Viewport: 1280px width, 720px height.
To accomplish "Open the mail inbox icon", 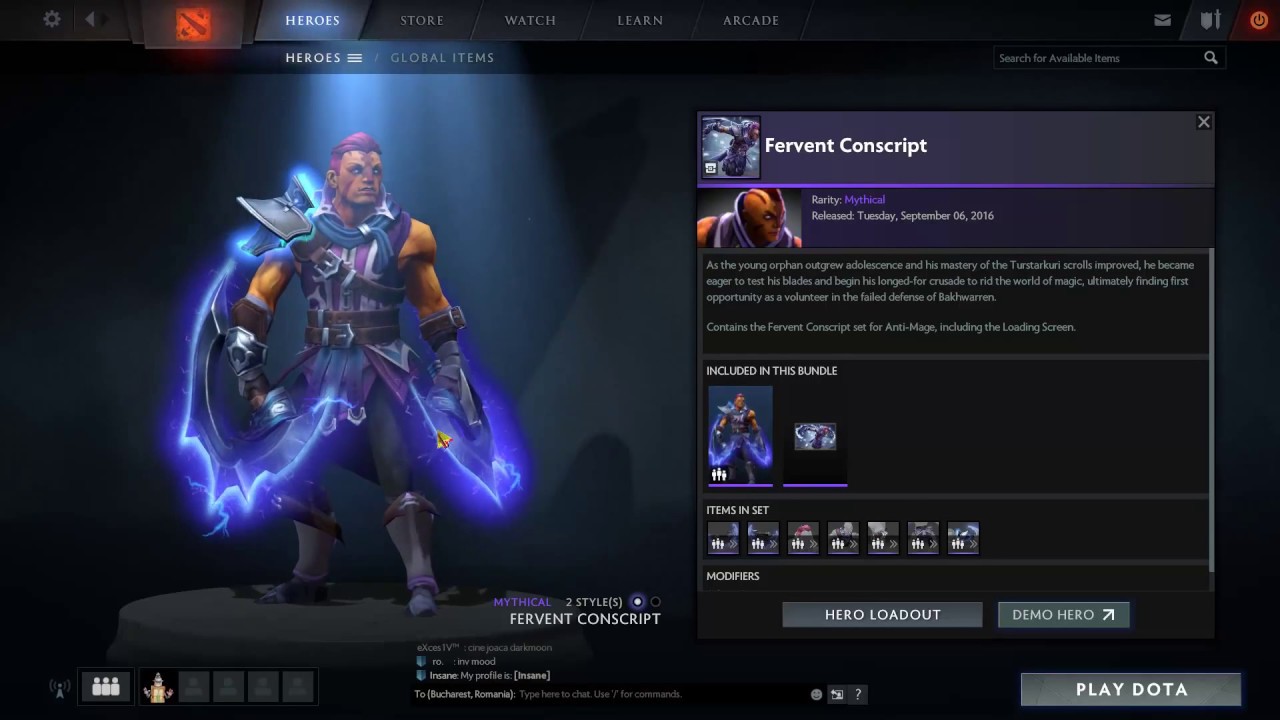I will point(1162,20).
